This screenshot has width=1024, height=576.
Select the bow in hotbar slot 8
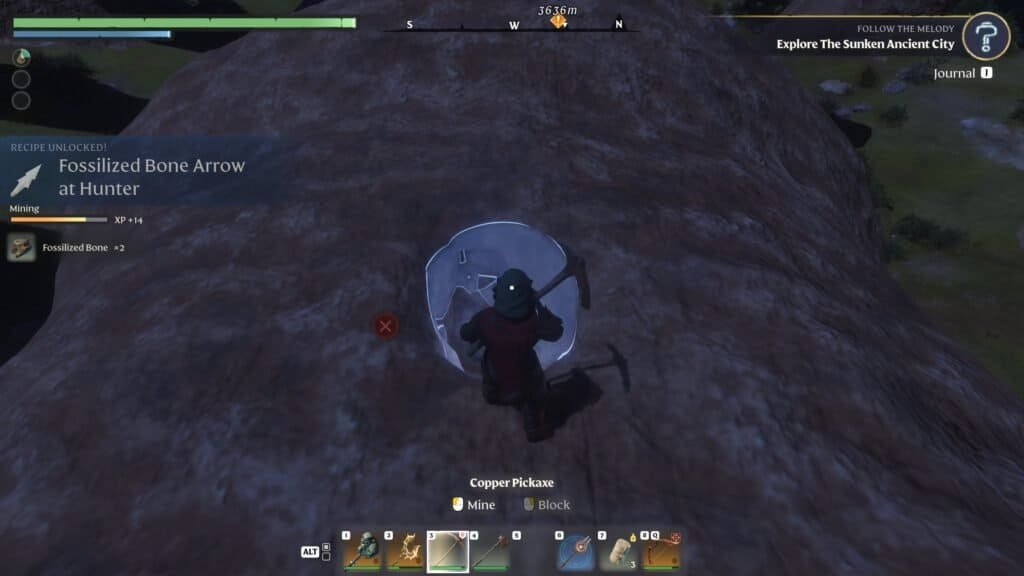(x=661, y=551)
